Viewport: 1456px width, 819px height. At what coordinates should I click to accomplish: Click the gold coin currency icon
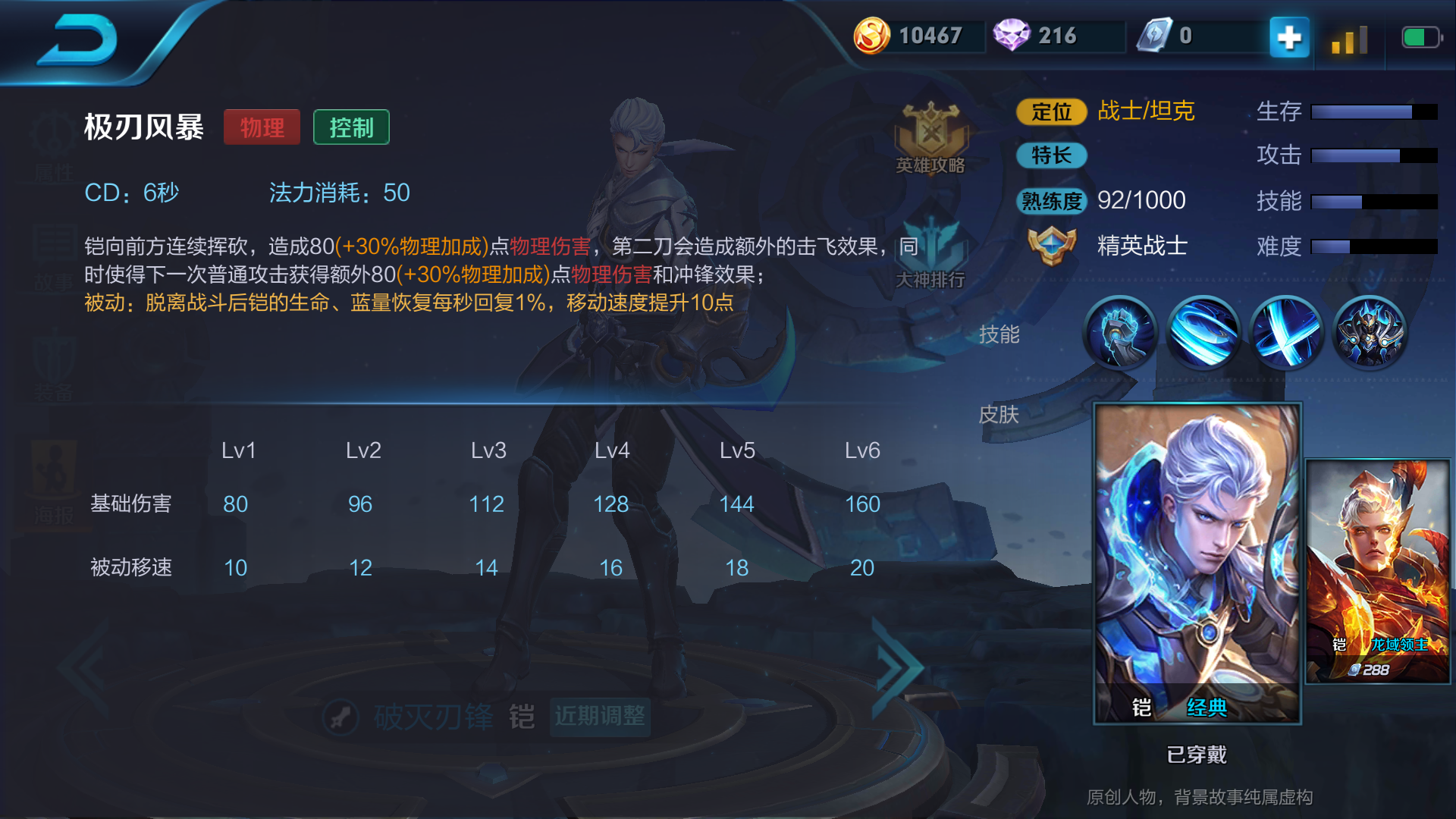pyautogui.click(x=874, y=33)
